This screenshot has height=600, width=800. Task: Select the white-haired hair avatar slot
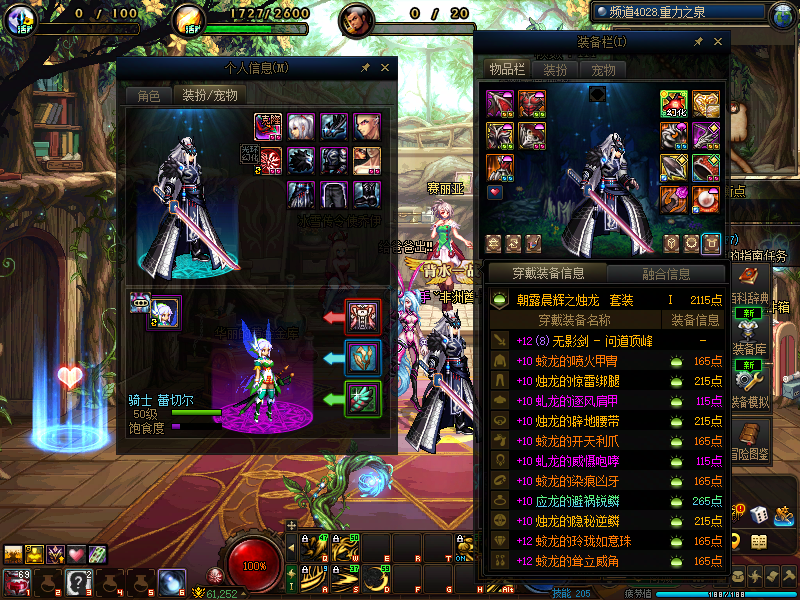[301, 127]
